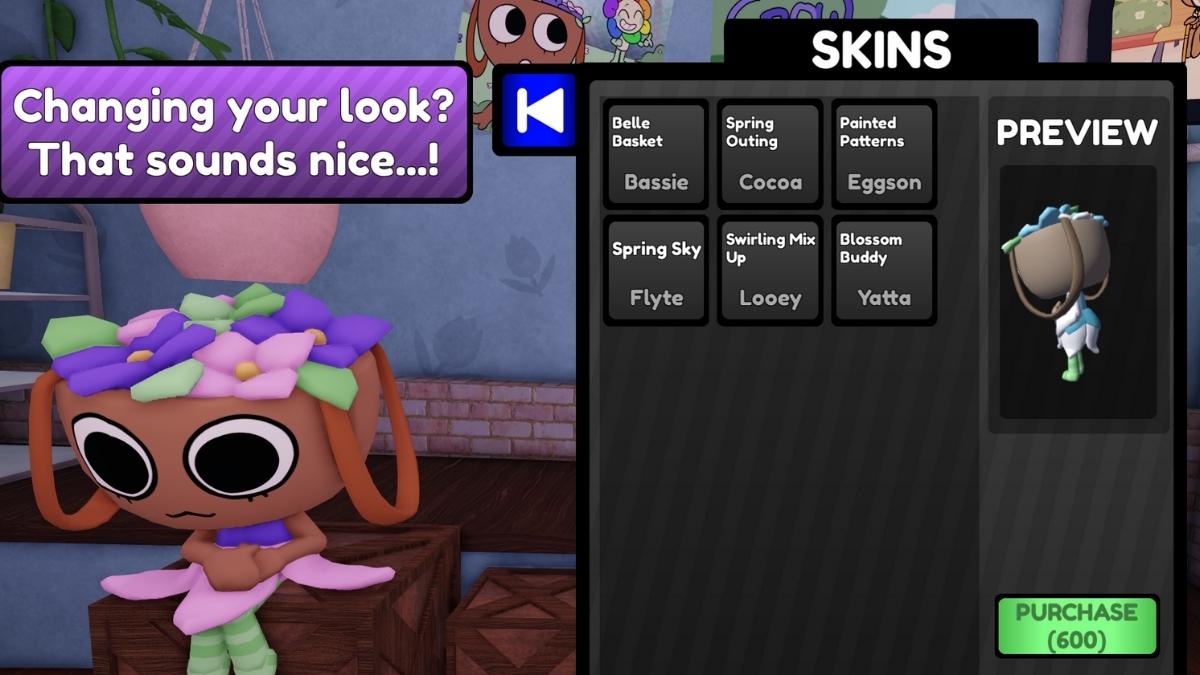Viewport: 1200px width, 675px height.
Task: Choose the Swirling Mix Up Looey skin
Action: point(770,270)
